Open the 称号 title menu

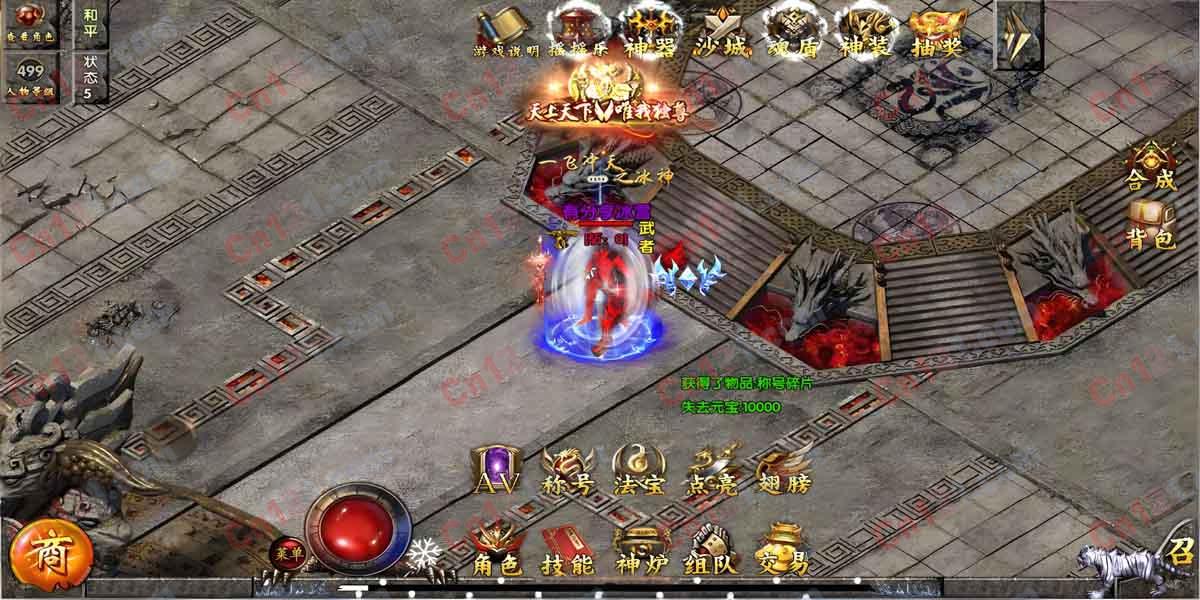click(x=566, y=469)
